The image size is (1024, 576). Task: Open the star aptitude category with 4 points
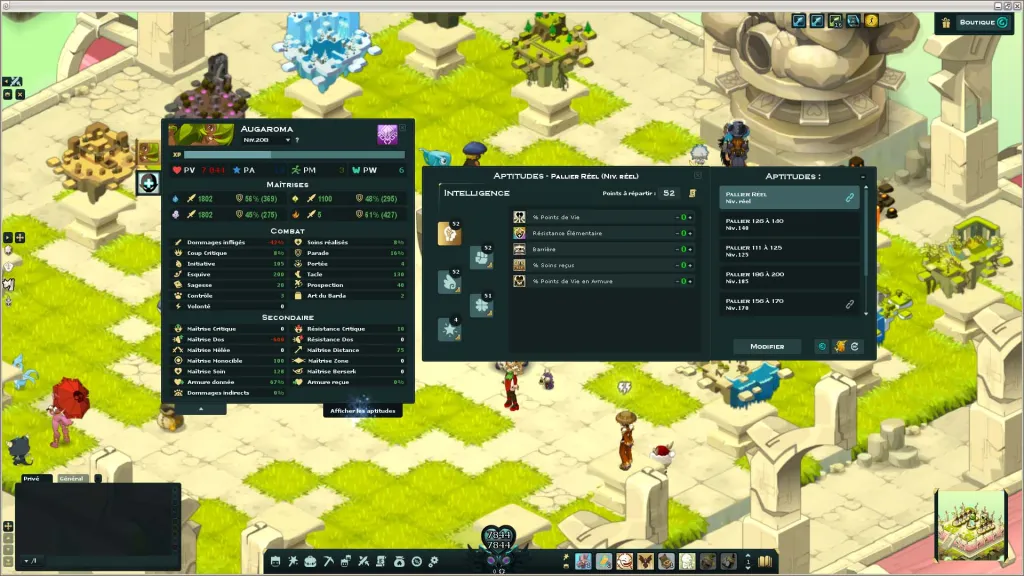[x=450, y=329]
